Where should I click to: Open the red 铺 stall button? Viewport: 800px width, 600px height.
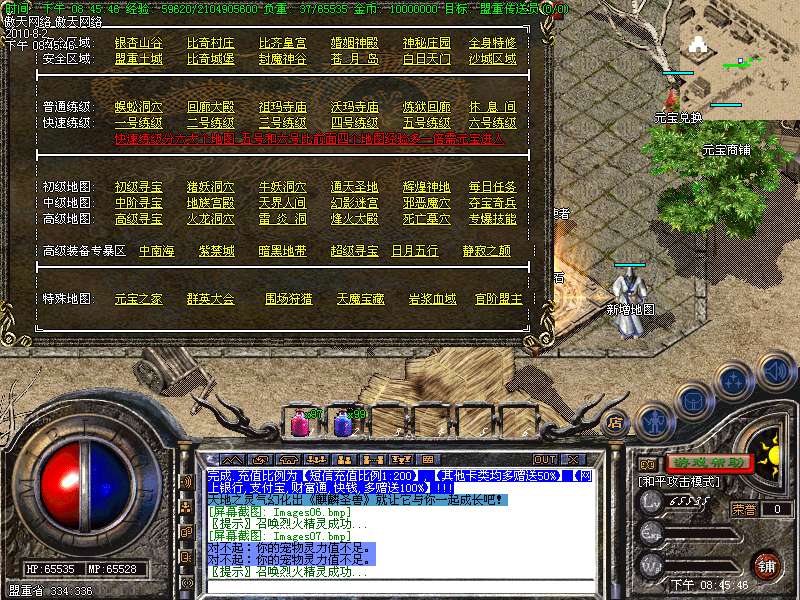point(766,564)
